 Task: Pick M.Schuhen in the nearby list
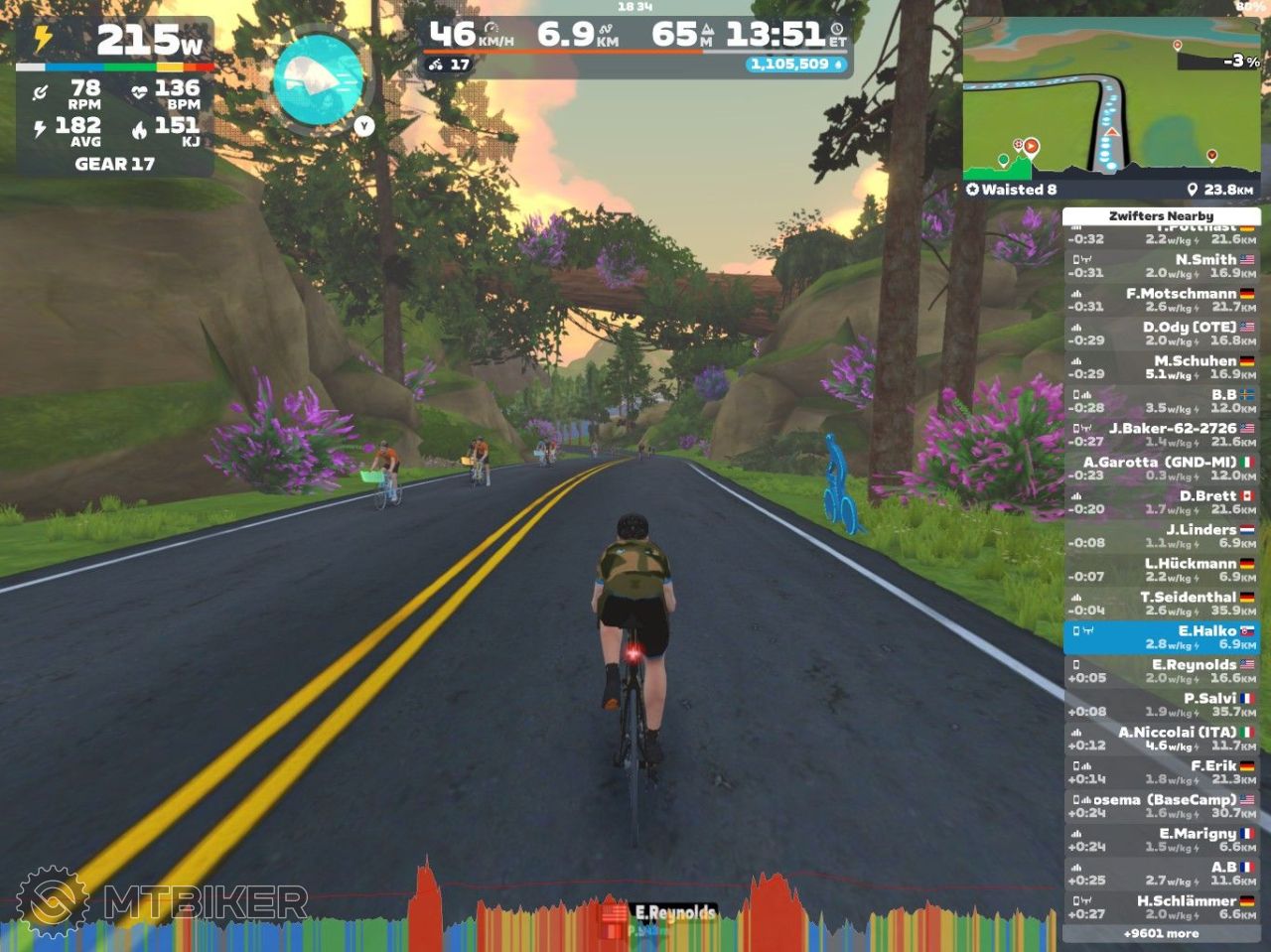pyautogui.click(x=1161, y=367)
